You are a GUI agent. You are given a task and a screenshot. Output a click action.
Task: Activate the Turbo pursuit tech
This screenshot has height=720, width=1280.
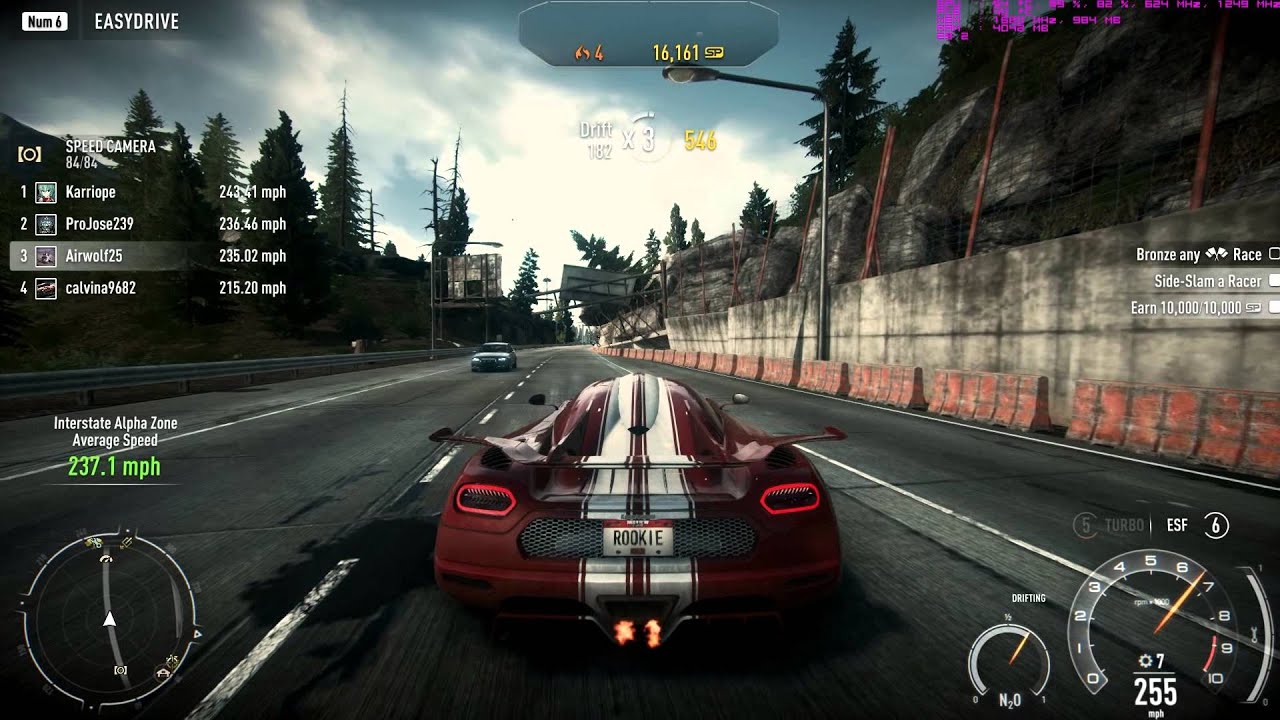(x=1112, y=525)
